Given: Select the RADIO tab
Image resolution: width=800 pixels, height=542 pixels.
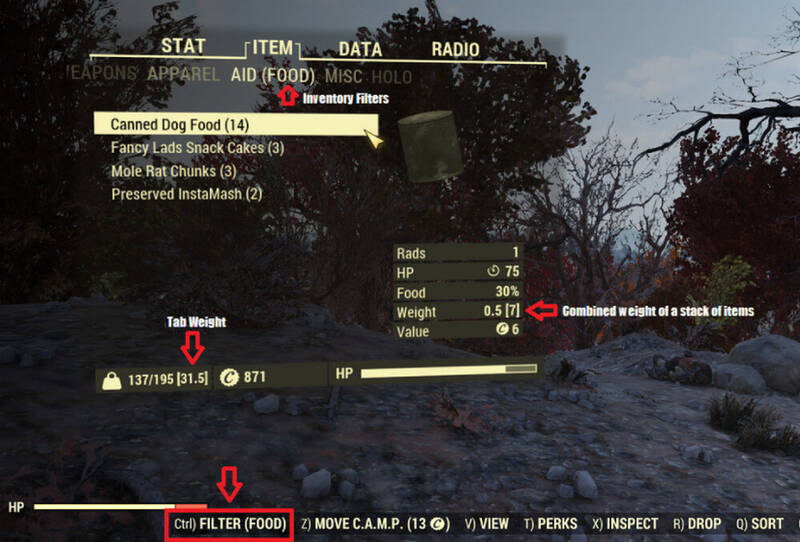Looking at the screenshot, I should pos(455,48).
